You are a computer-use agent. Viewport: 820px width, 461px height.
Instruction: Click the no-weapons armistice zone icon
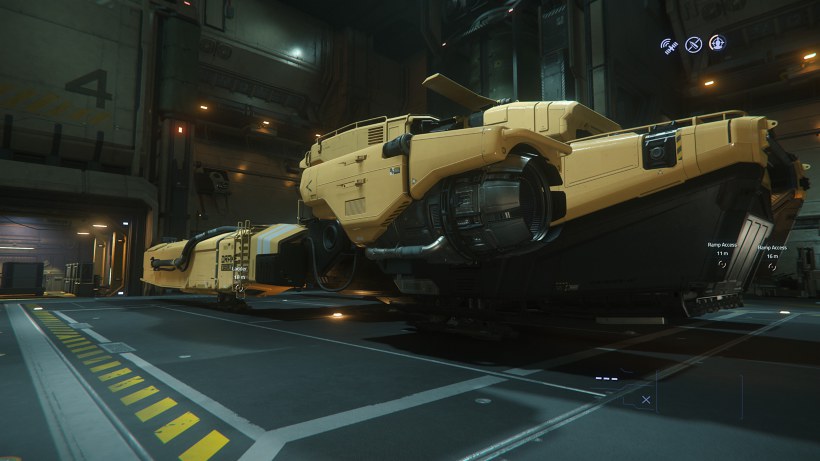(693, 44)
